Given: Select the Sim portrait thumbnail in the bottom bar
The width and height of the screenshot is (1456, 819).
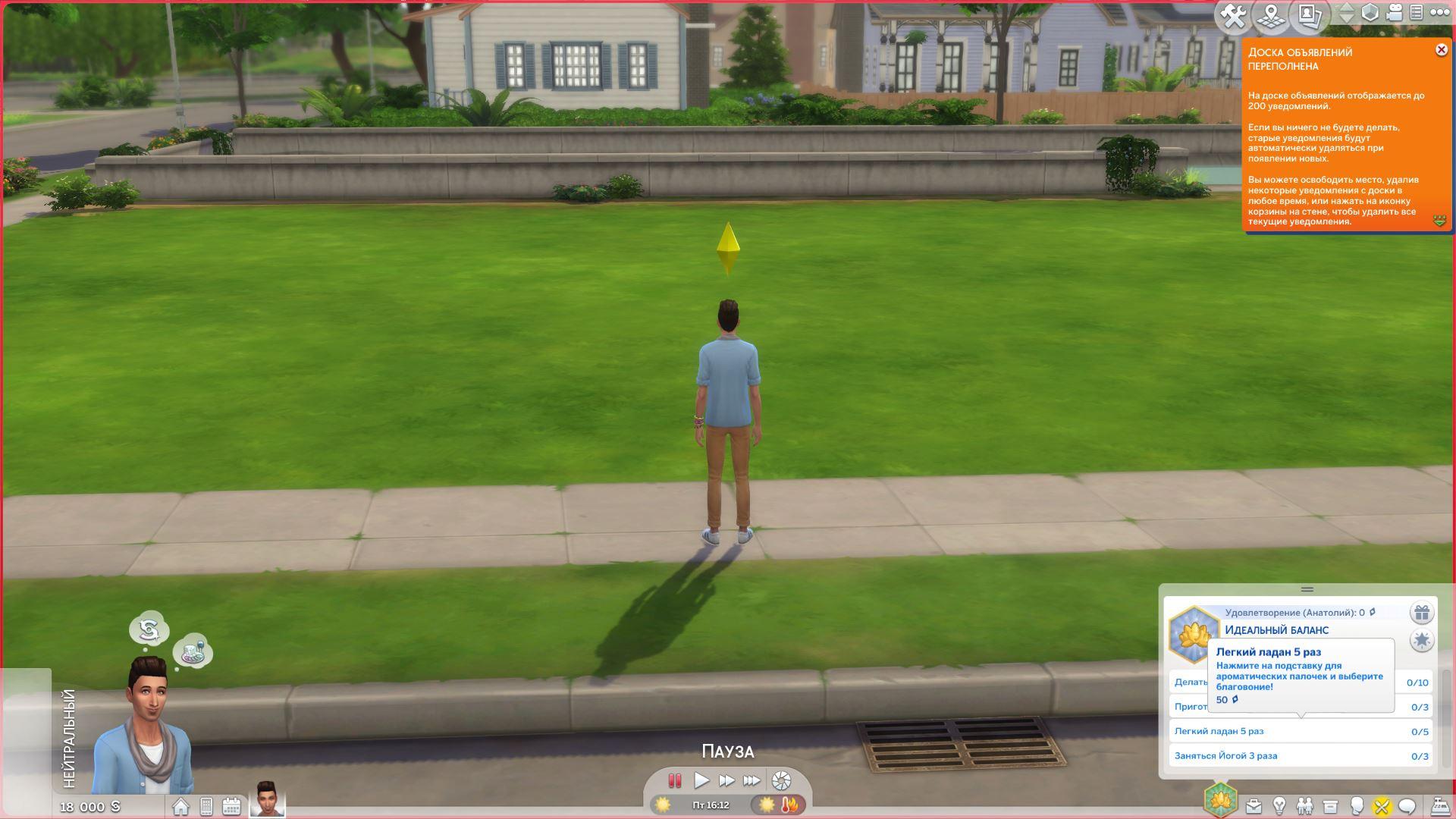Looking at the screenshot, I should click(267, 799).
